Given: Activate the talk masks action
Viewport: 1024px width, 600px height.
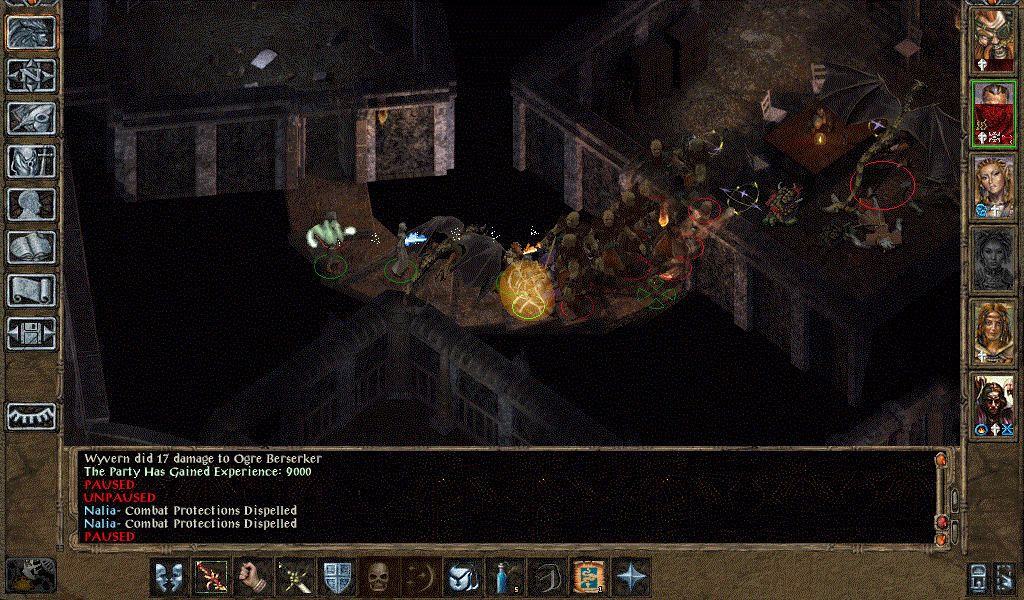Looking at the screenshot, I should (x=169, y=577).
